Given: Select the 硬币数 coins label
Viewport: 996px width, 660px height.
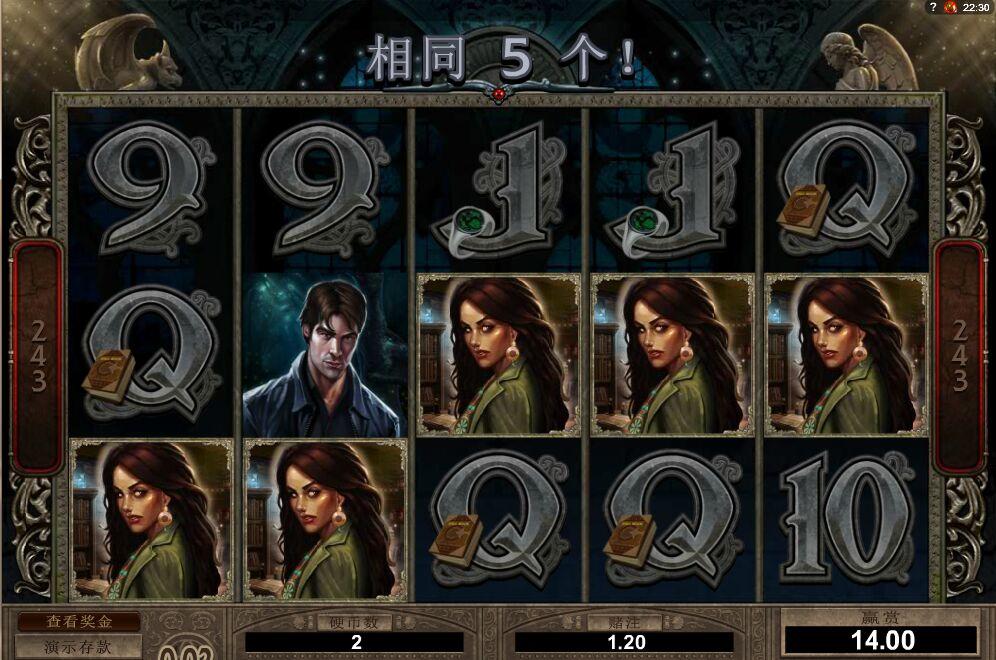Looking at the screenshot, I should (x=354, y=622).
